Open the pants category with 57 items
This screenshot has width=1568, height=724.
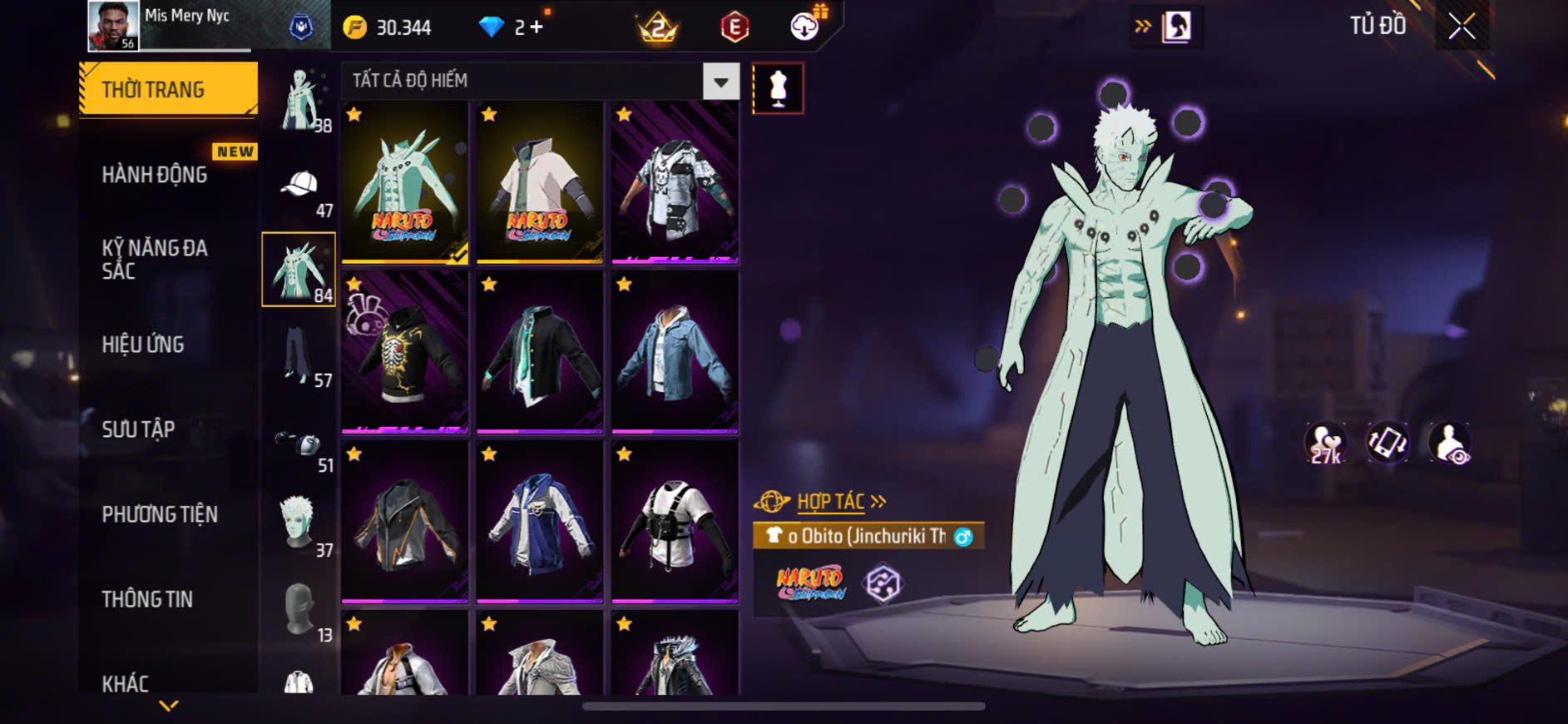pyautogui.click(x=299, y=356)
